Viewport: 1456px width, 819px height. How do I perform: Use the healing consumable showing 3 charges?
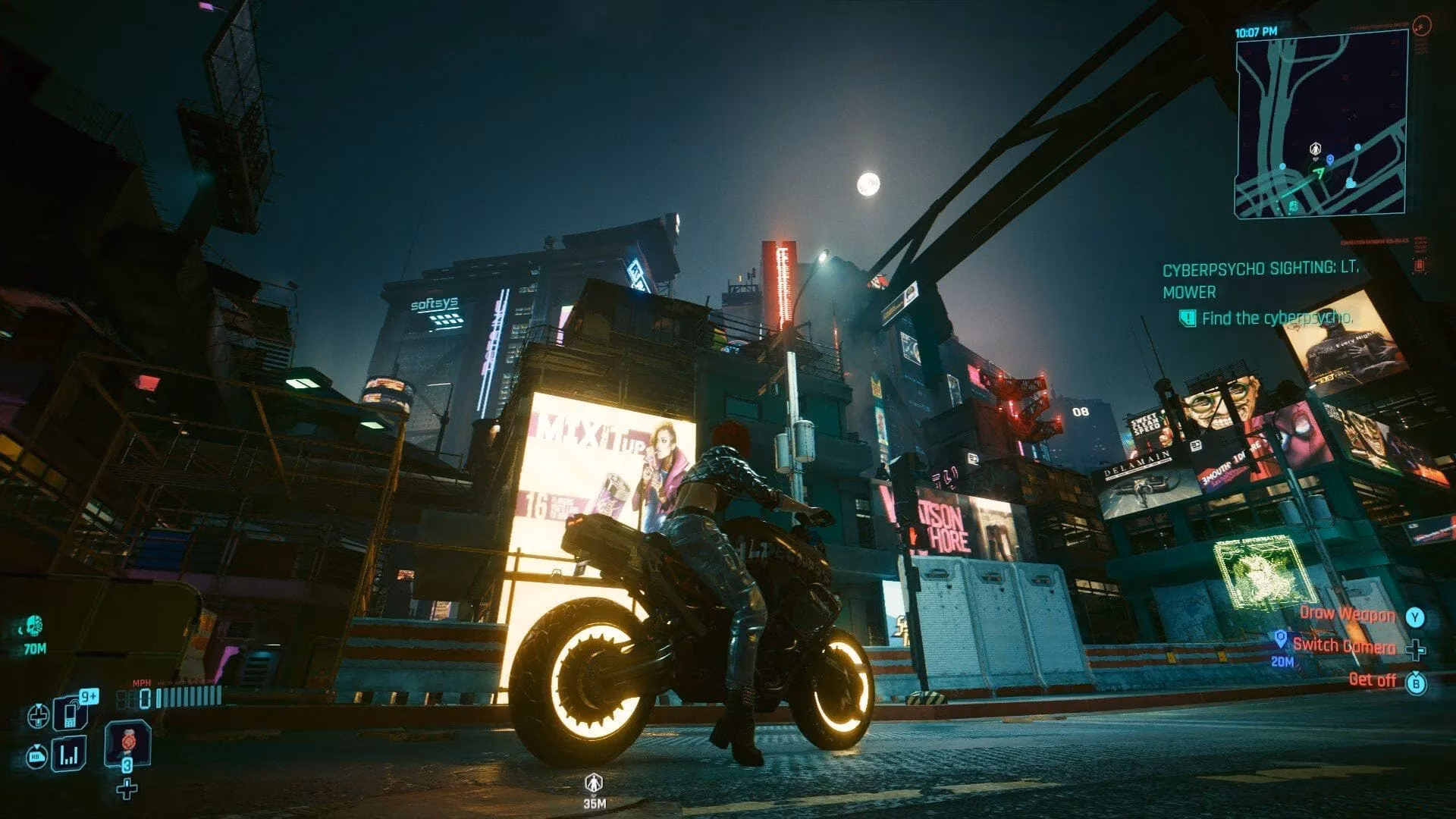pyautogui.click(x=127, y=743)
